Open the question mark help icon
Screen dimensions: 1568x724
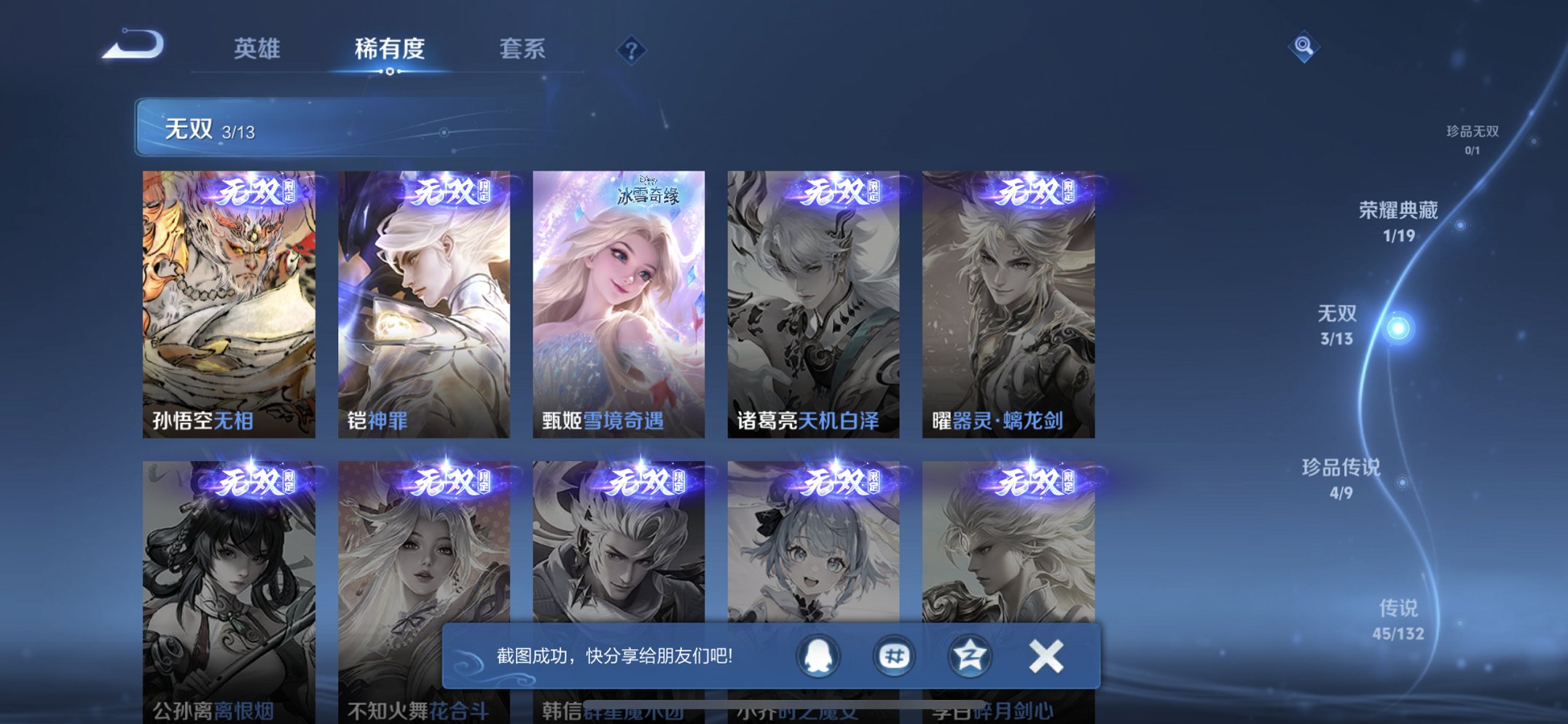[x=631, y=49]
